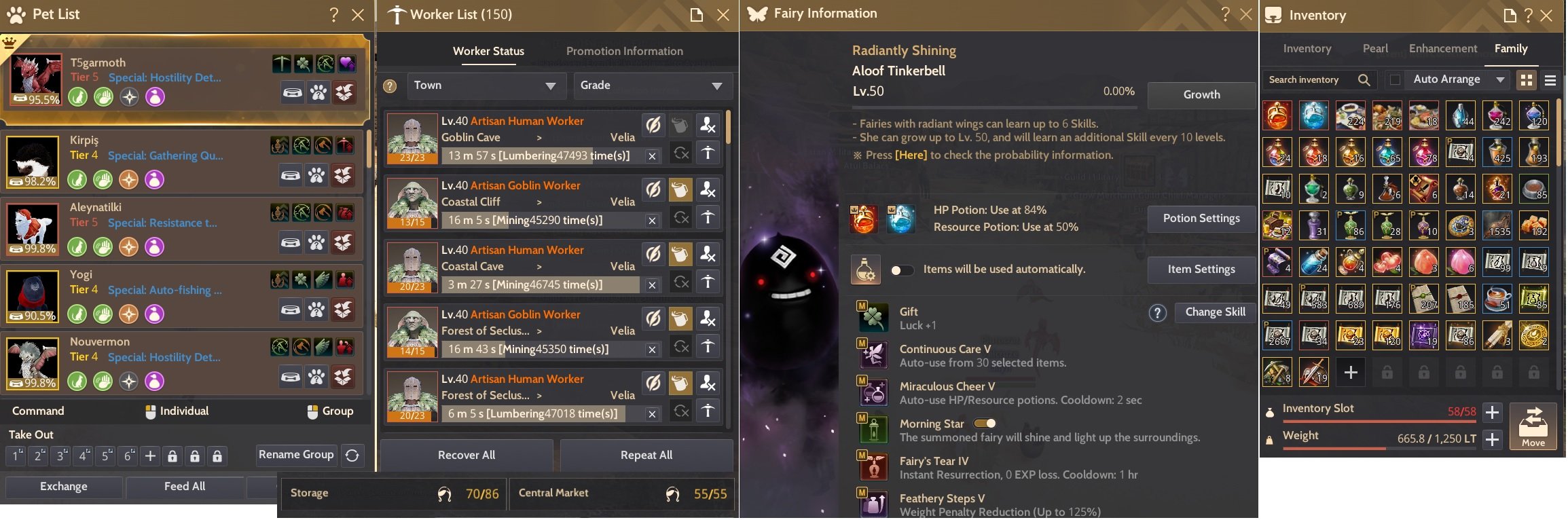Switch to Promotion Information tab

[x=624, y=51]
